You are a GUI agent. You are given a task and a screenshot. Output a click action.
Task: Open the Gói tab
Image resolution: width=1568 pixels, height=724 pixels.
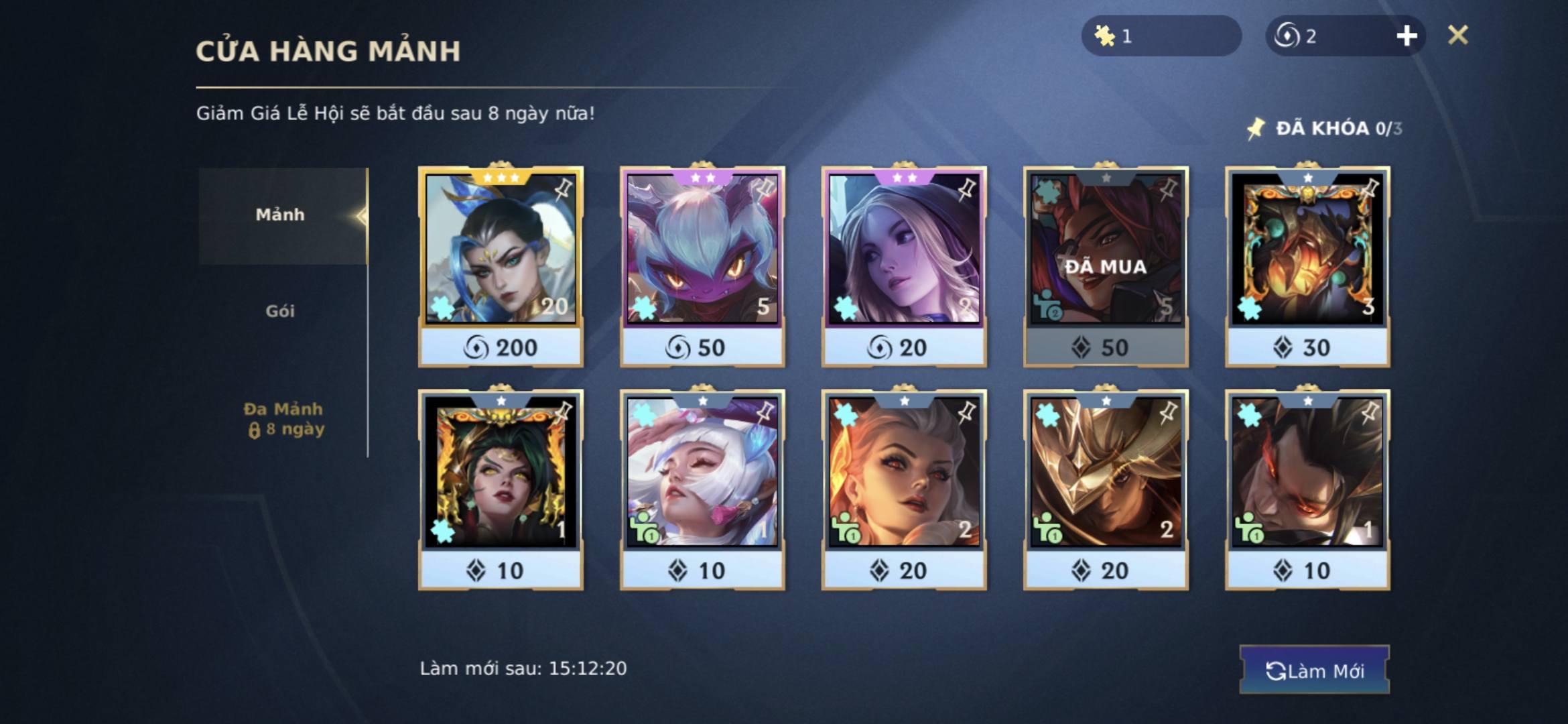point(280,311)
